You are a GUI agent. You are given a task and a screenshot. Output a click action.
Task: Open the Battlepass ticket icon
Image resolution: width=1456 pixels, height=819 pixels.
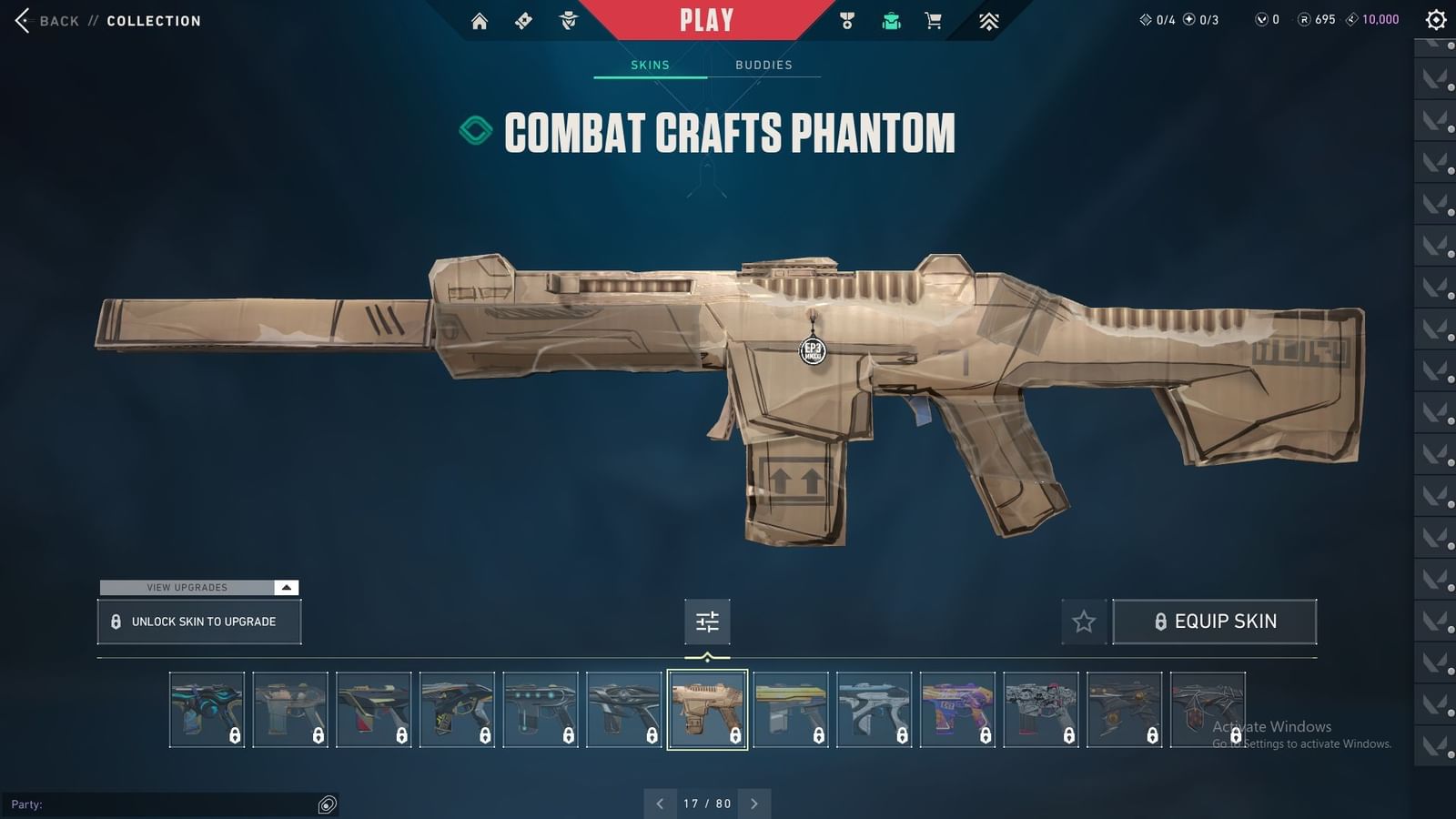coord(523,19)
